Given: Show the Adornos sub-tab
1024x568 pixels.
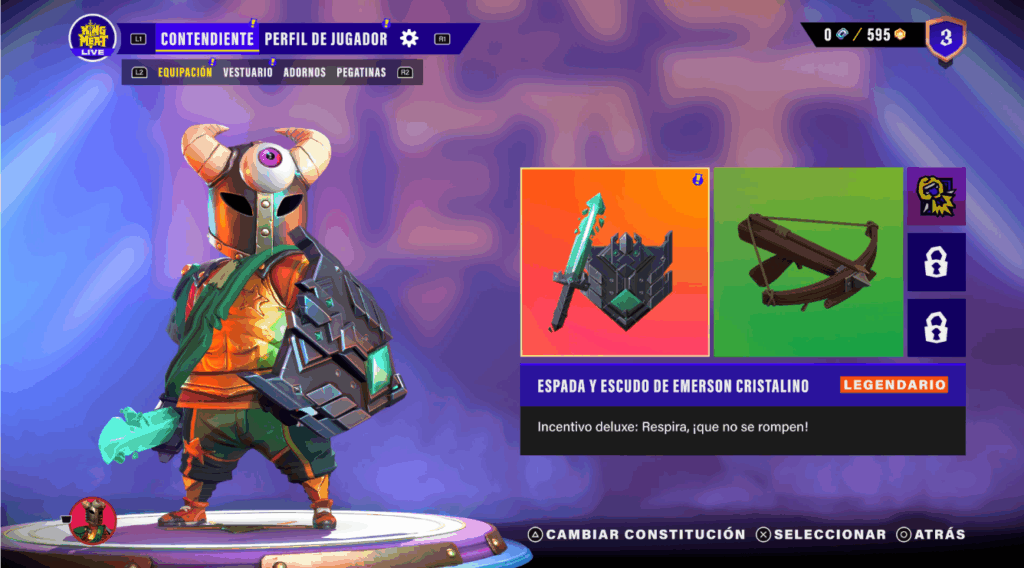Looking at the screenshot, I should [304, 73].
